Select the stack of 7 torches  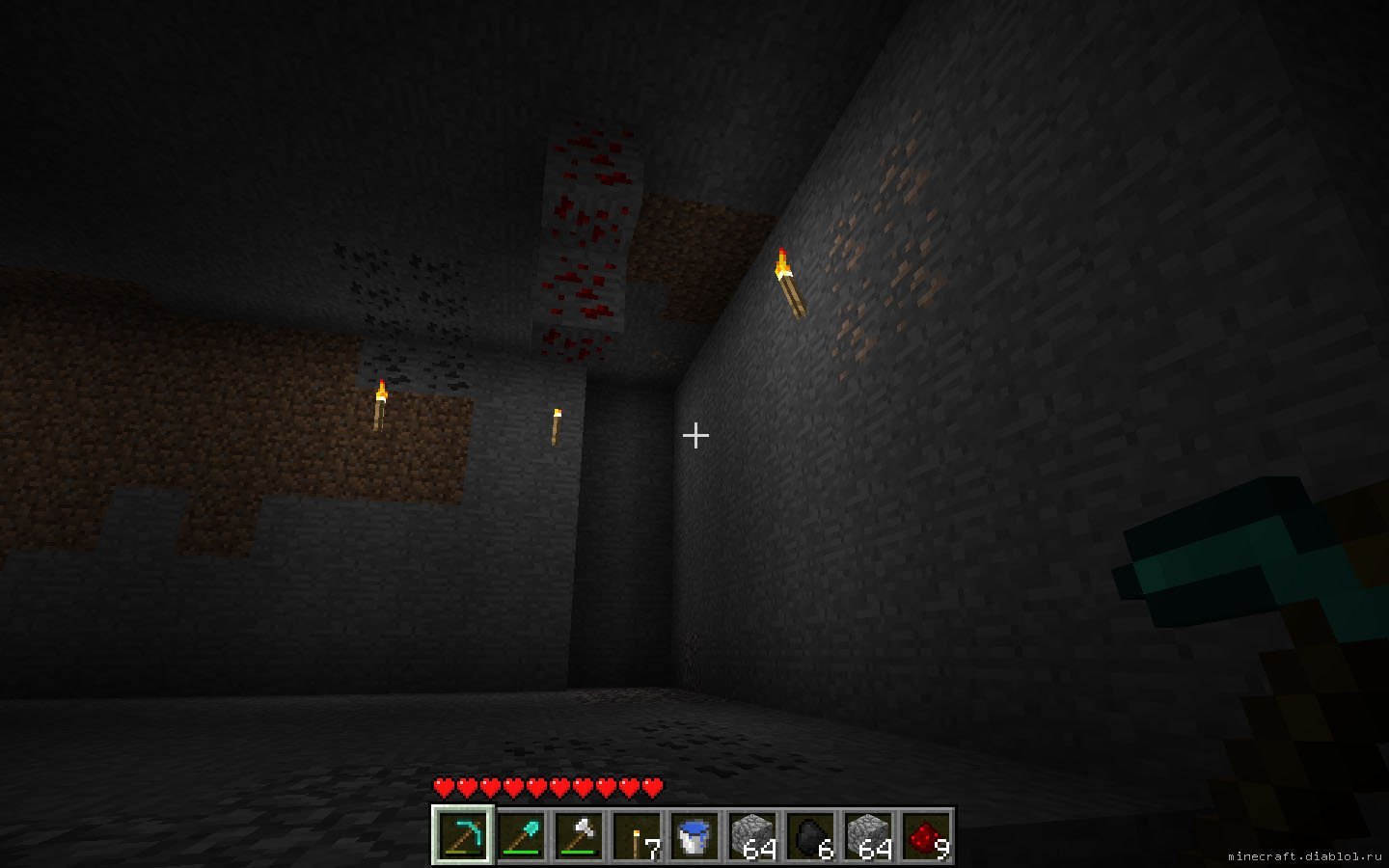[637, 835]
